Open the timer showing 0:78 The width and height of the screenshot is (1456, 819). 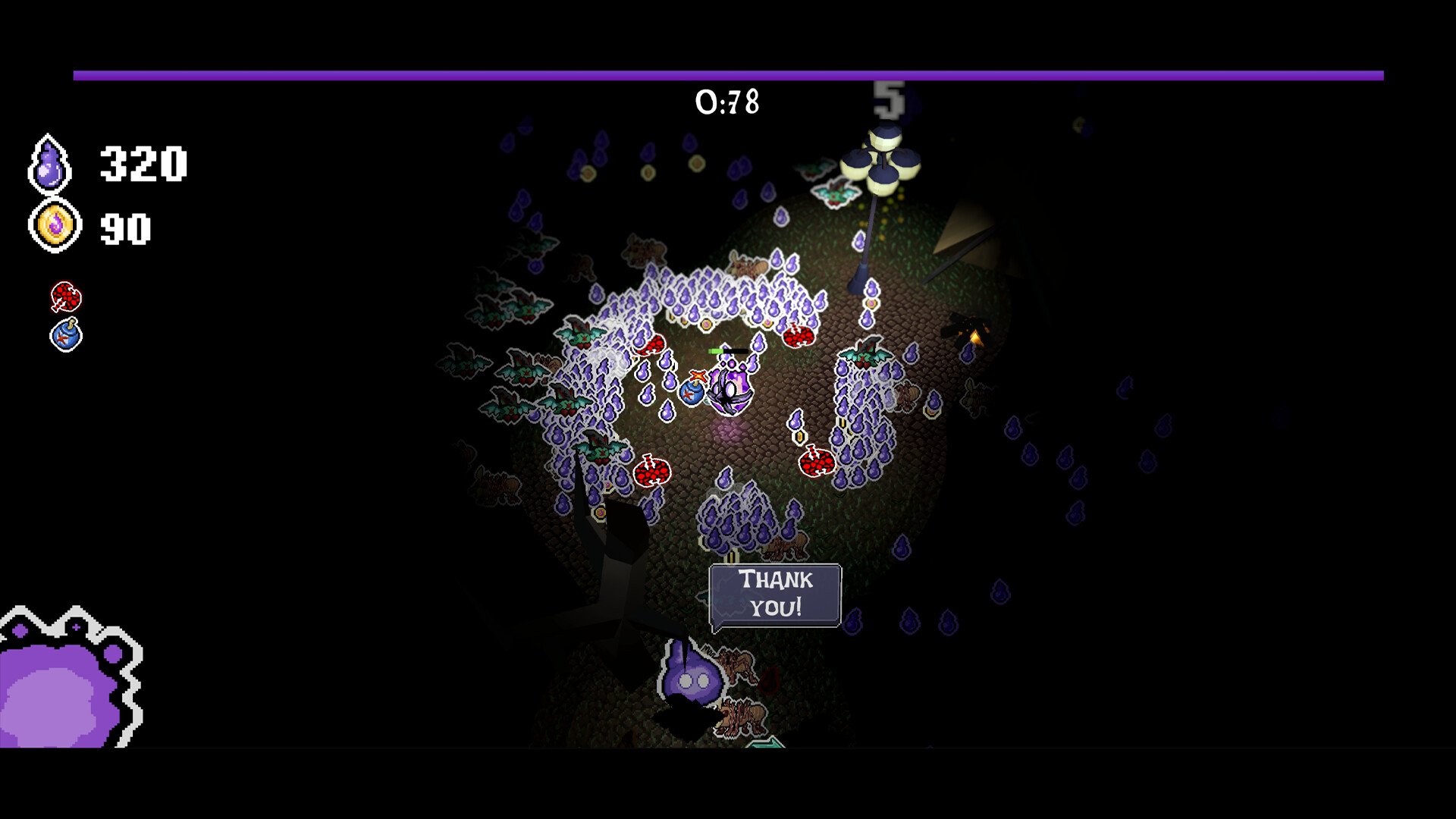point(727,99)
